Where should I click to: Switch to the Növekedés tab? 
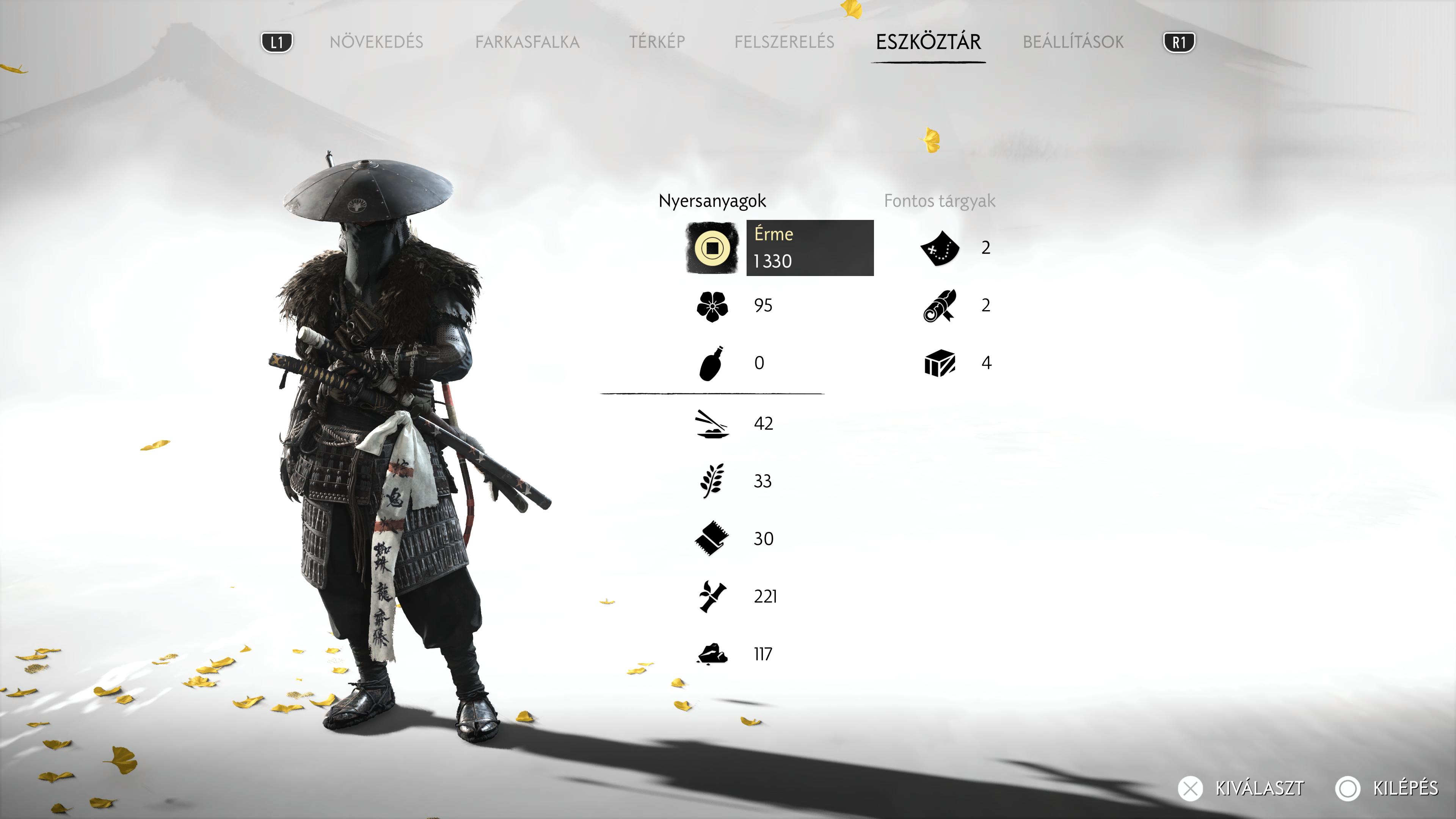tap(376, 42)
